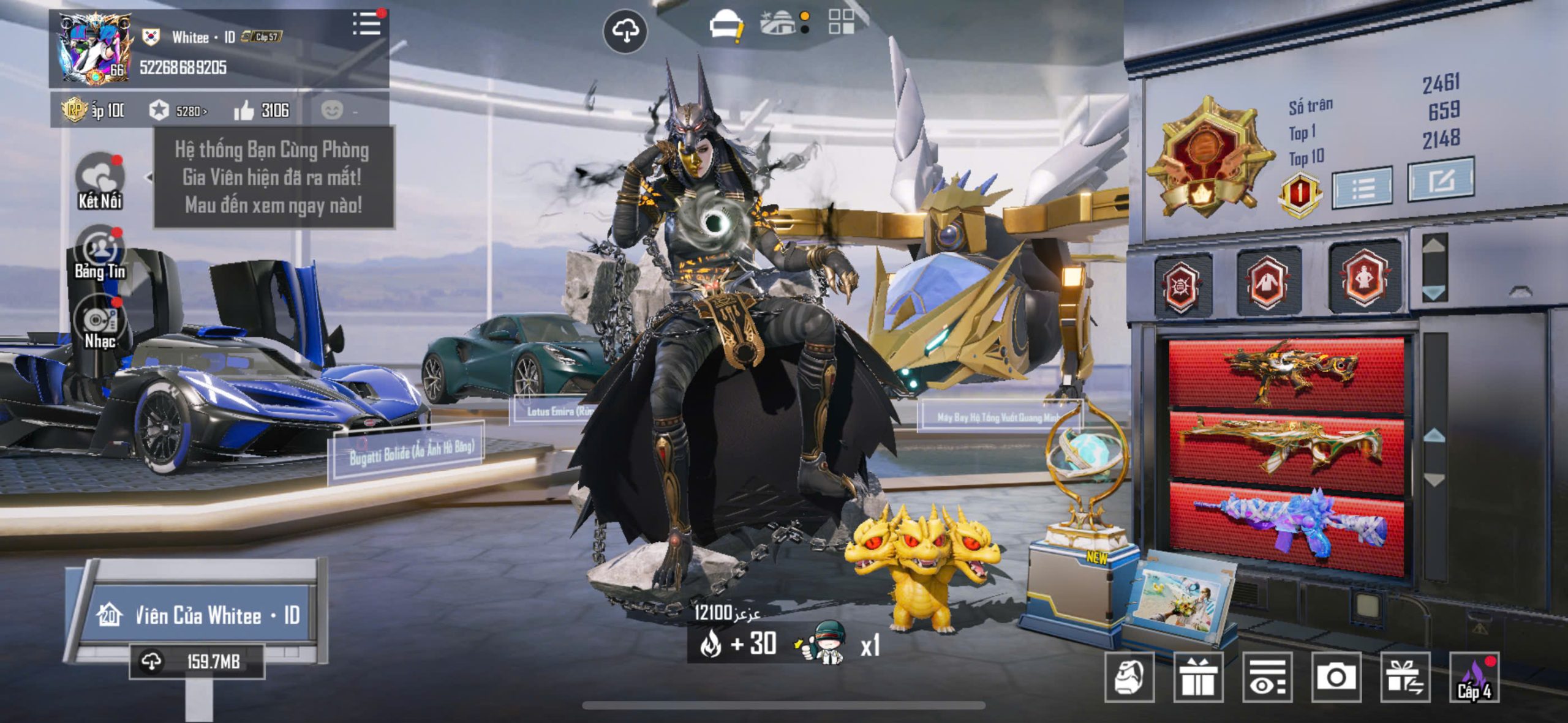Click the edit pencil button in stats panel
This screenshot has width=1568, height=723.
pos(1440,180)
